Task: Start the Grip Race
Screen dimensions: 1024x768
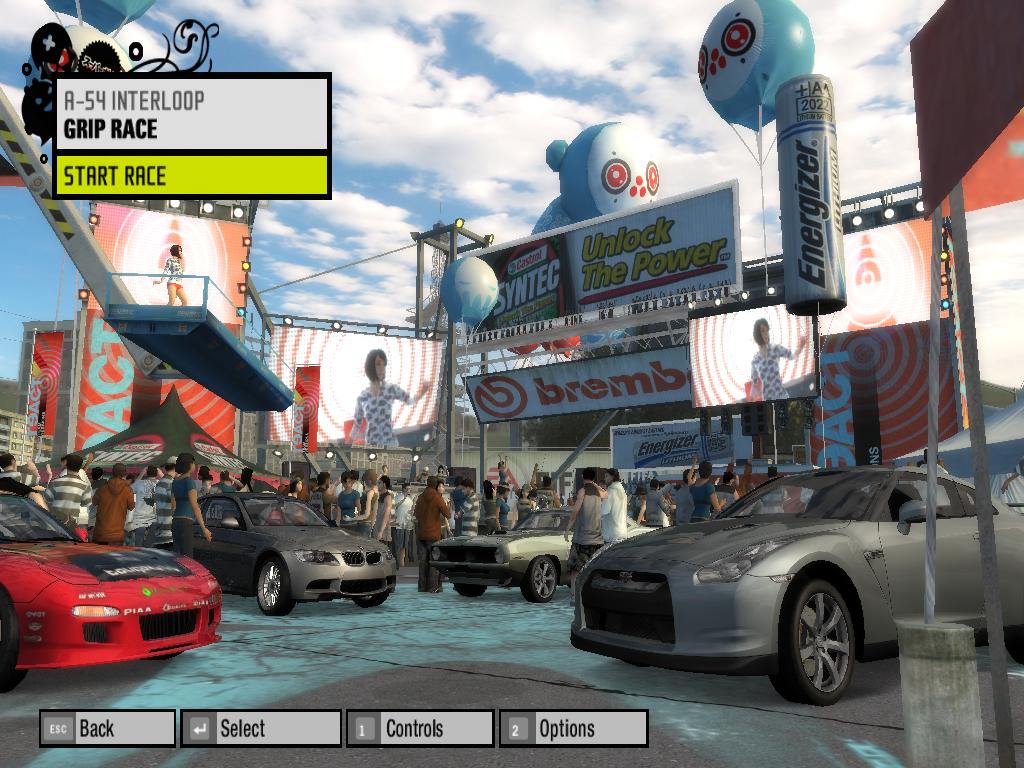Action: click(x=191, y=176)
